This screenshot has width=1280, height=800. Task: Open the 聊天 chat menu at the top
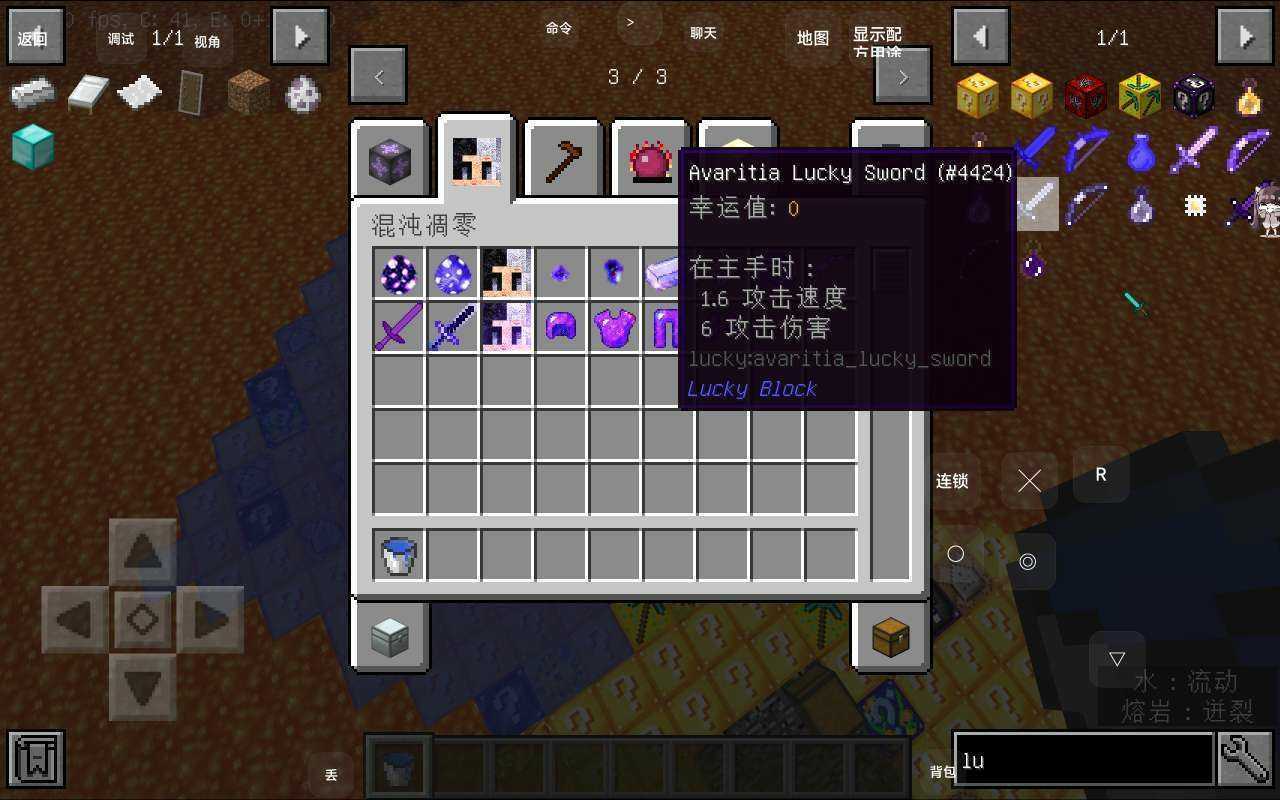pos(703,32)
